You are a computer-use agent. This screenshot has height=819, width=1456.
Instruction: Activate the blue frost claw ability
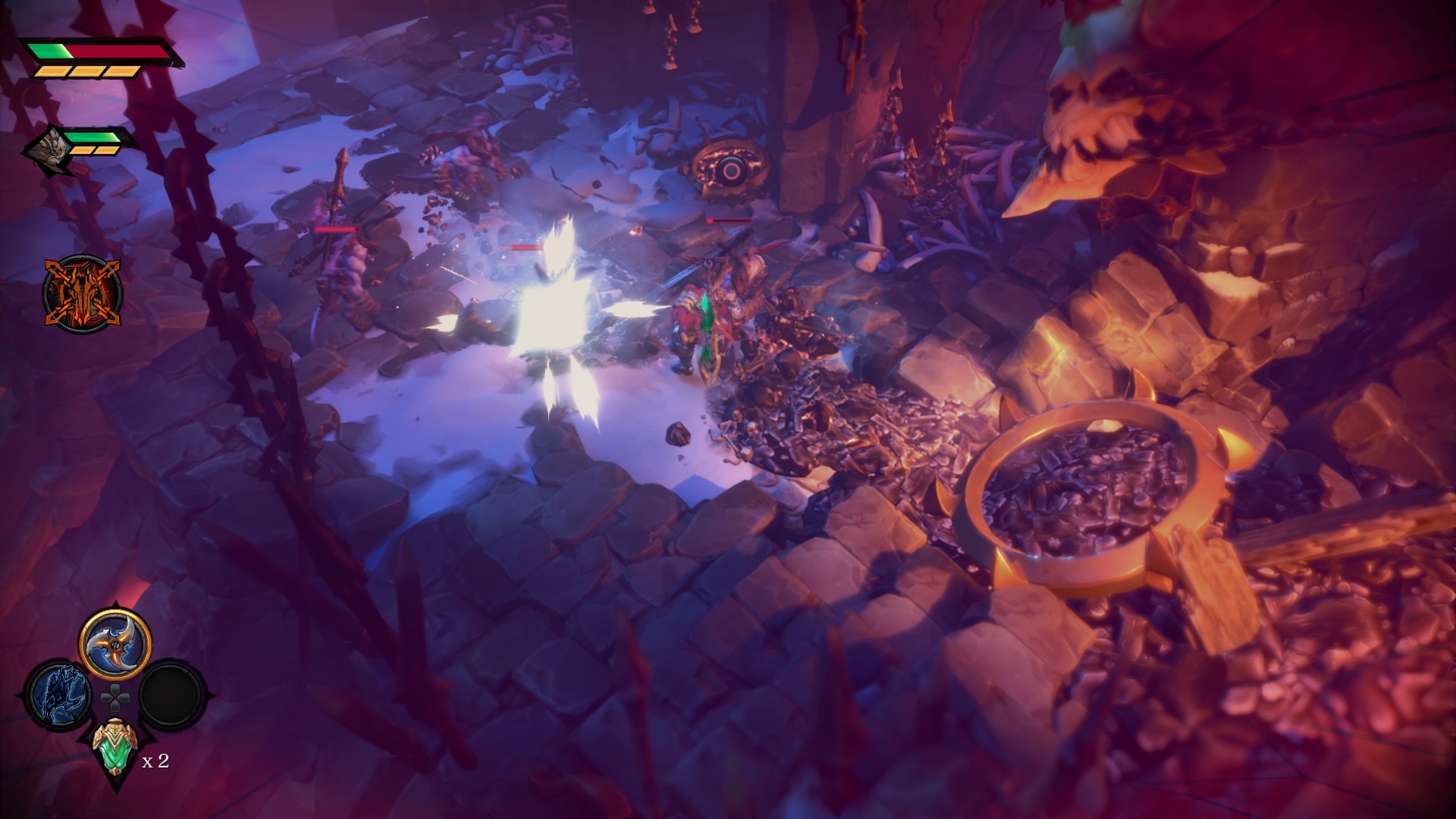tap(59, 694)
